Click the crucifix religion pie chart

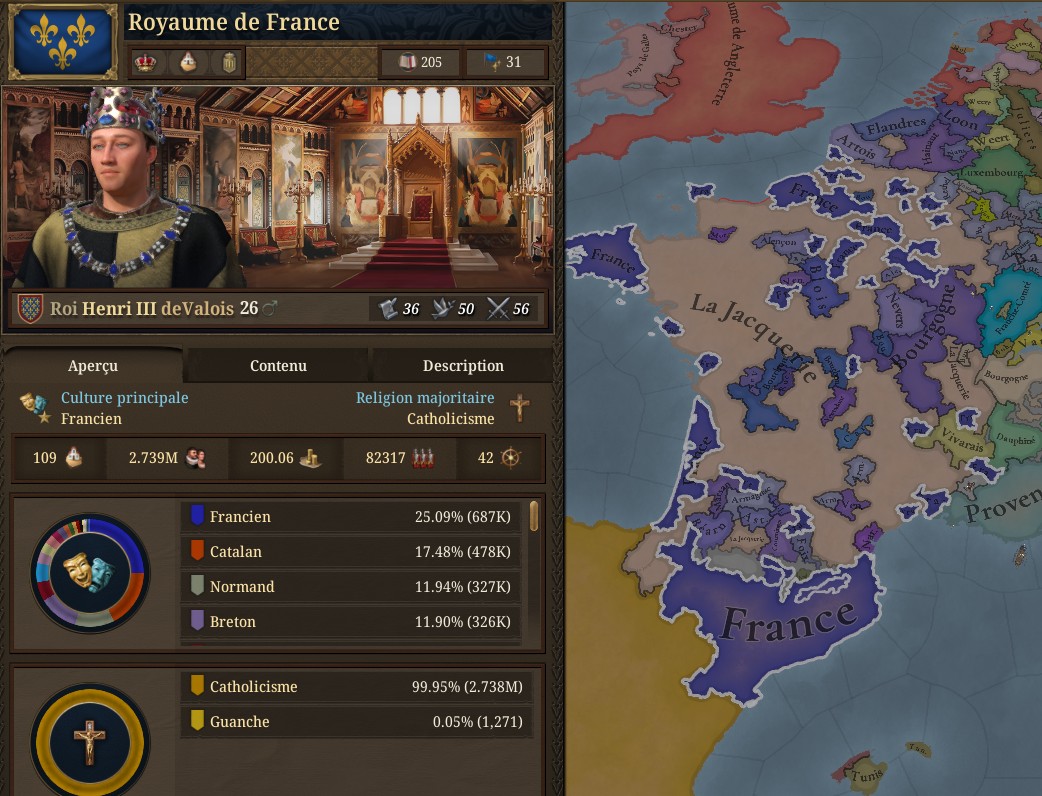[89, 742]
